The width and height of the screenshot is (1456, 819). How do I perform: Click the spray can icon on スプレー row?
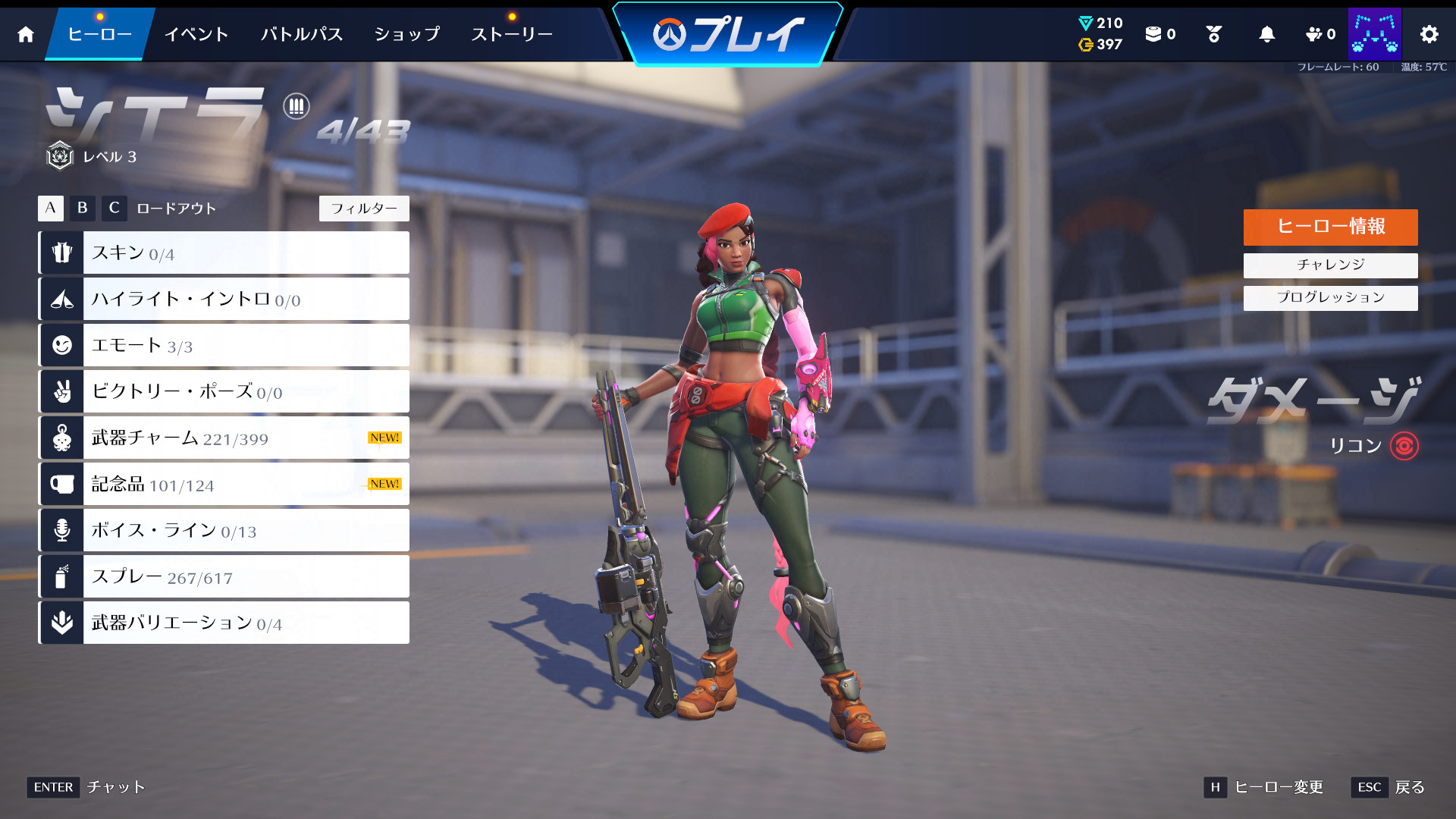tap(61, 576)
